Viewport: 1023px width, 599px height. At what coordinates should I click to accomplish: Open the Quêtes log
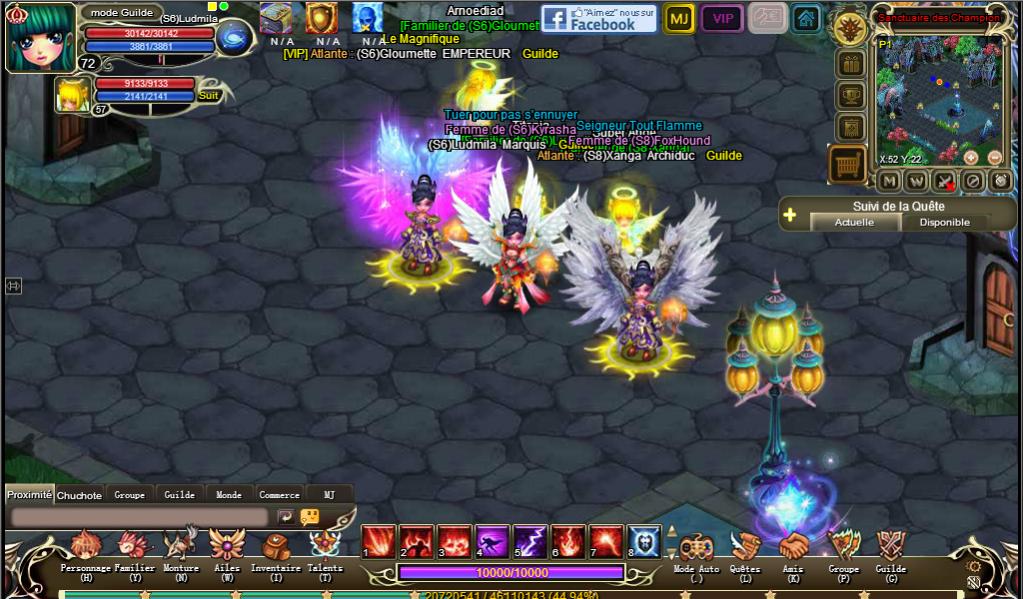[744, 549]
